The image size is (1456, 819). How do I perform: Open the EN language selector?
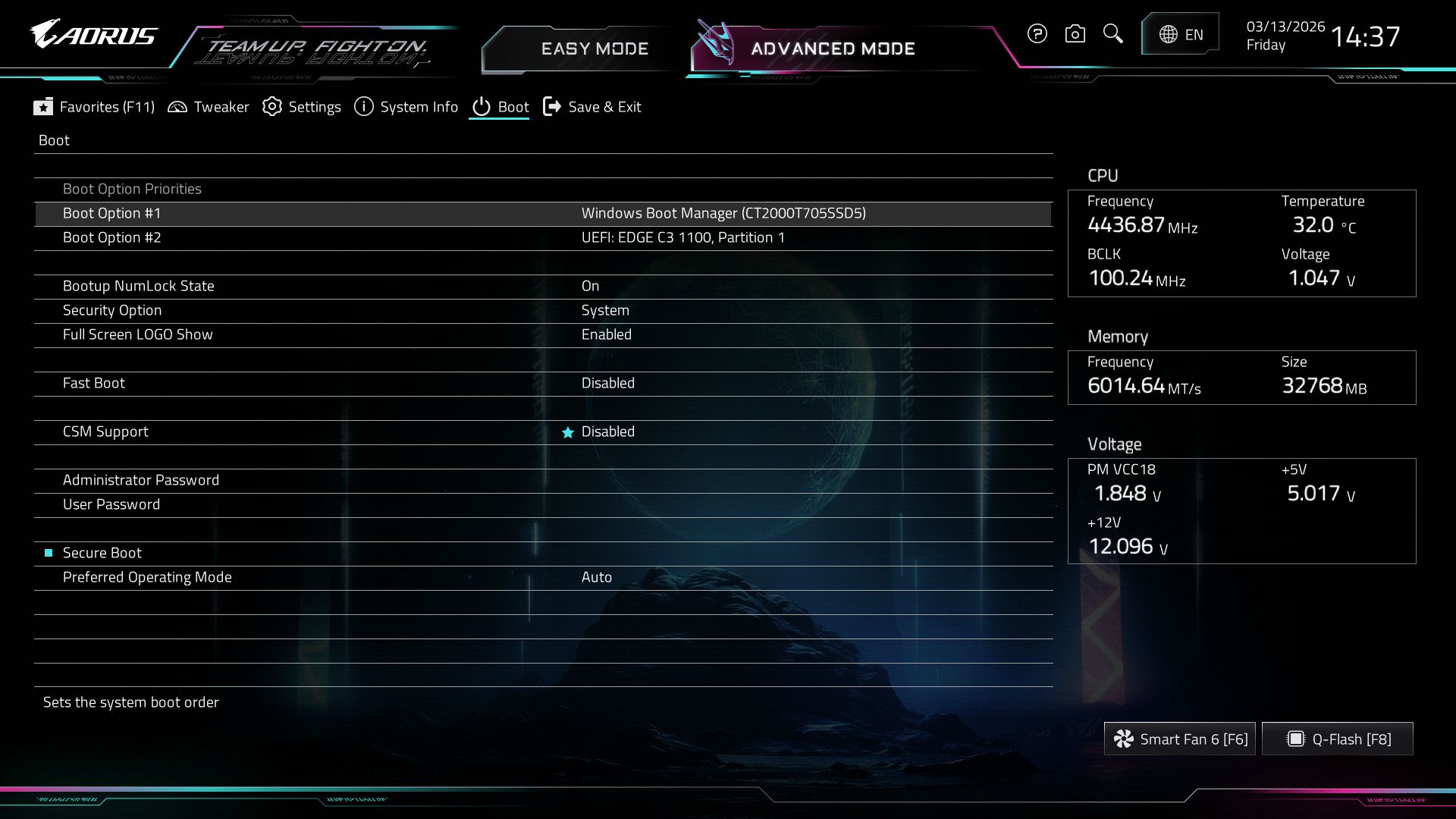[1180, 34]
